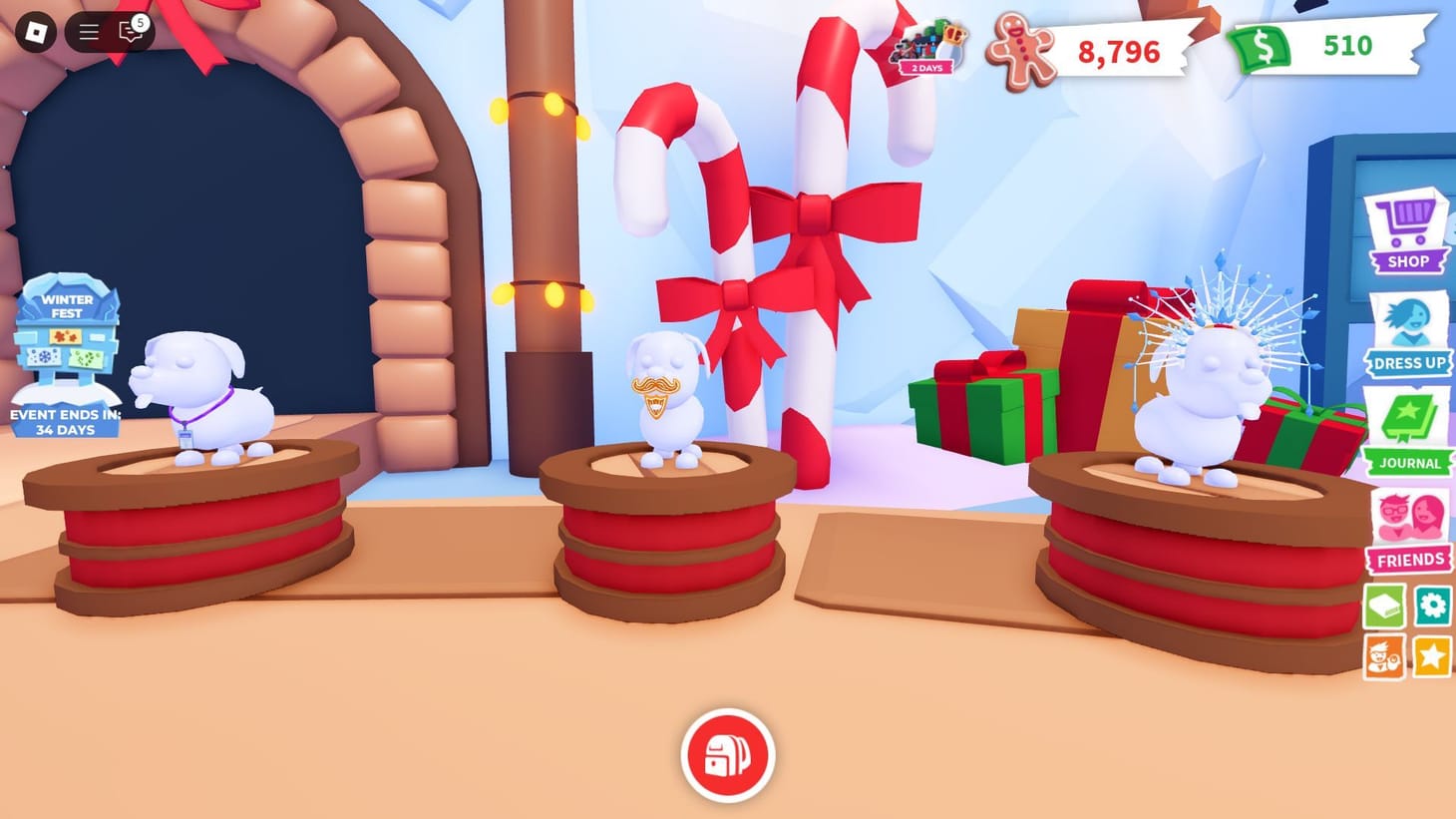Viewport: 1456px width, 819px height.
Task: Open the Roblox hamburger menu
Action: pos(88,30)
